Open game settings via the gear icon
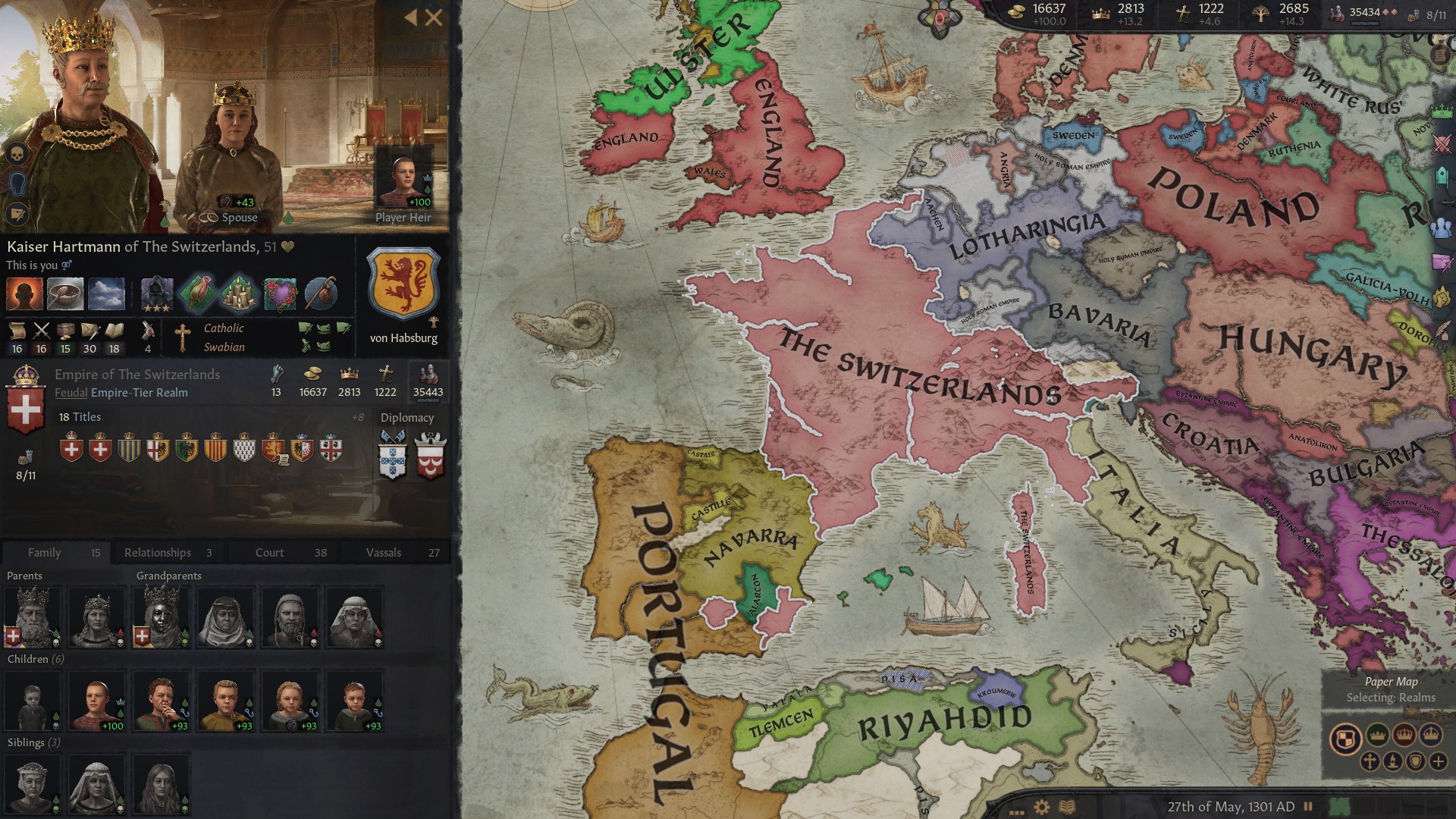The image size is (1456, 819). [x=1041, y=807]
